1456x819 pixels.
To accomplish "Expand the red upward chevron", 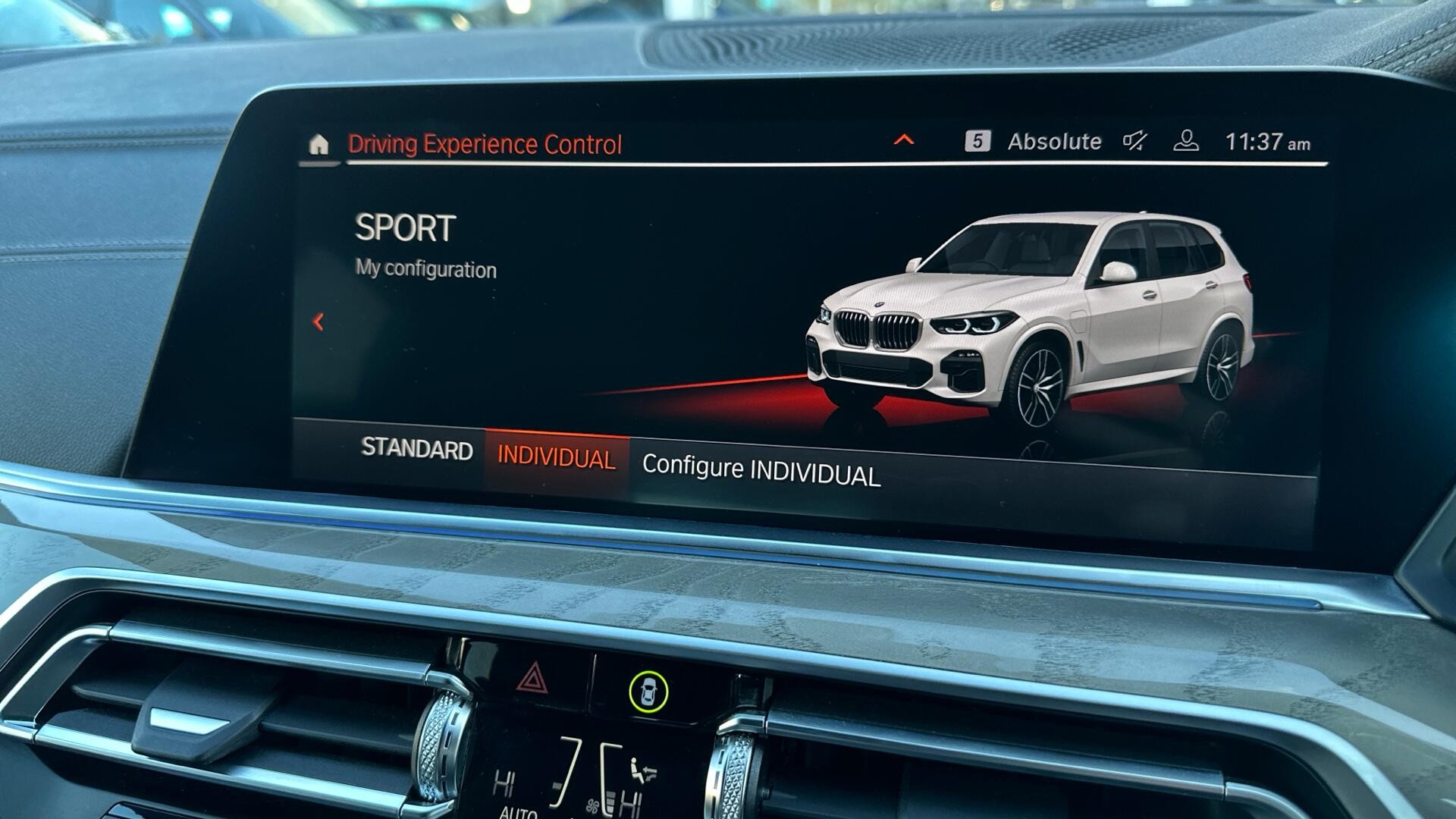I will pyautogui.click(x=904, y=140).
